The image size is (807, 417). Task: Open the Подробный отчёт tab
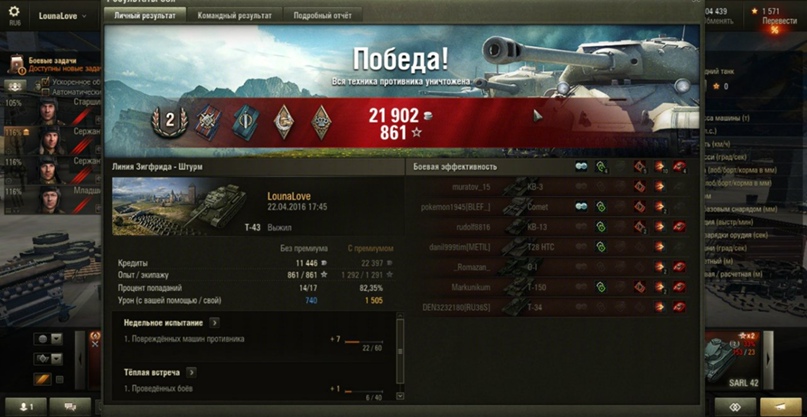pos(322,16)
